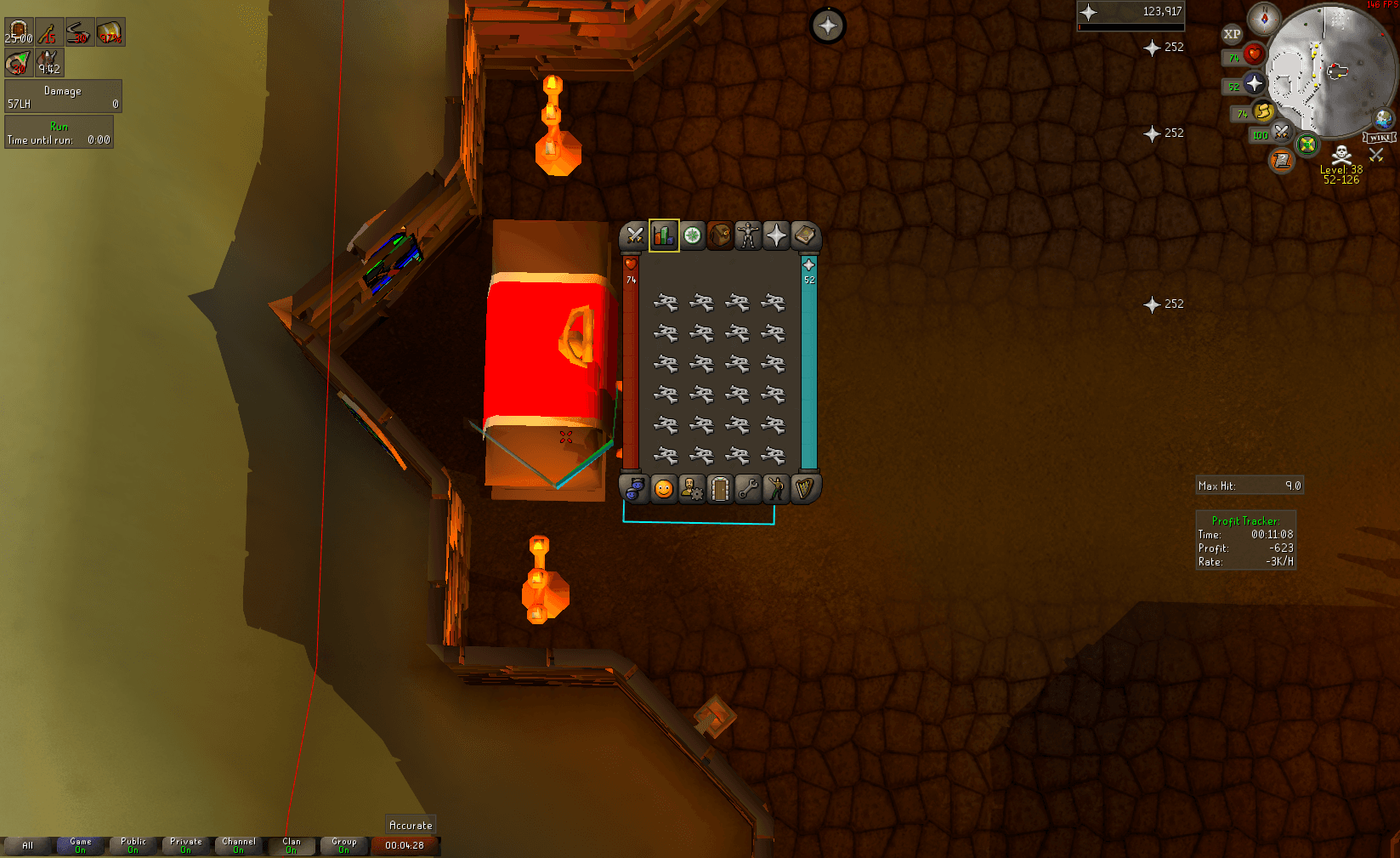Viewport: 1400px width, 858px height.
Task: Open the Music Player harp tab
Action: 804,489
